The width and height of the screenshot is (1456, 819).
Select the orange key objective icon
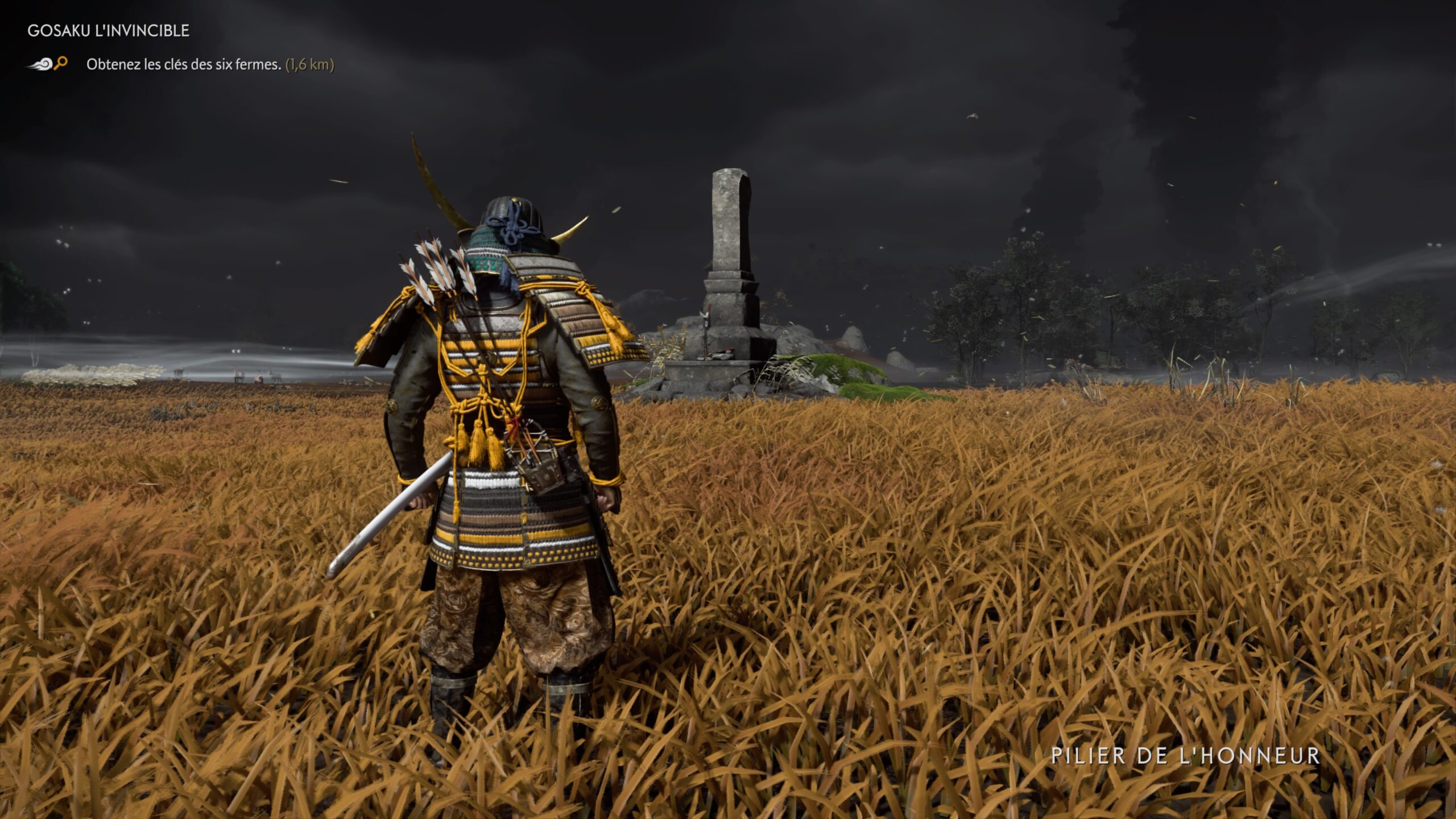(61, 64)
